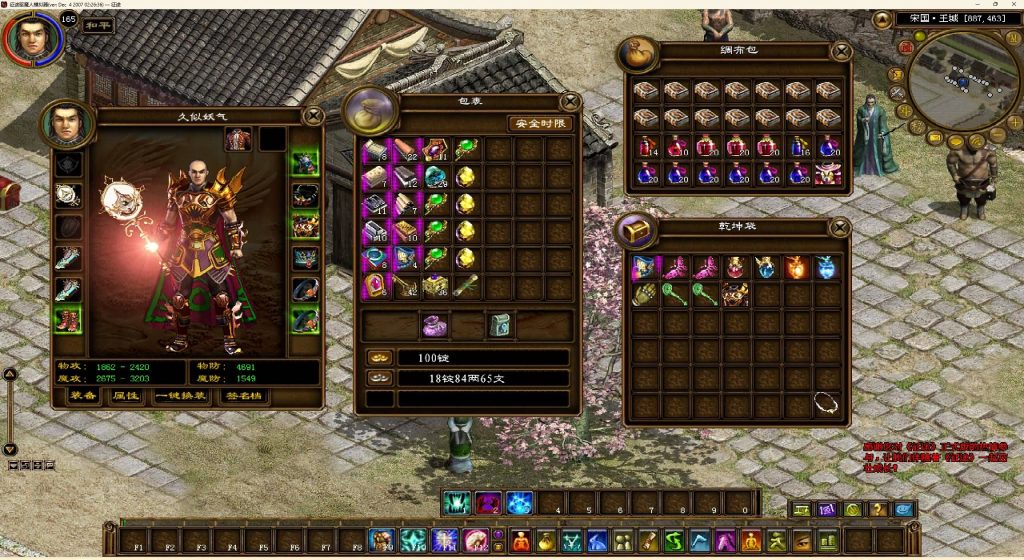The image size is (1024, 560).
Task: Click the 安全时限 button
Action: pos(541,124)
